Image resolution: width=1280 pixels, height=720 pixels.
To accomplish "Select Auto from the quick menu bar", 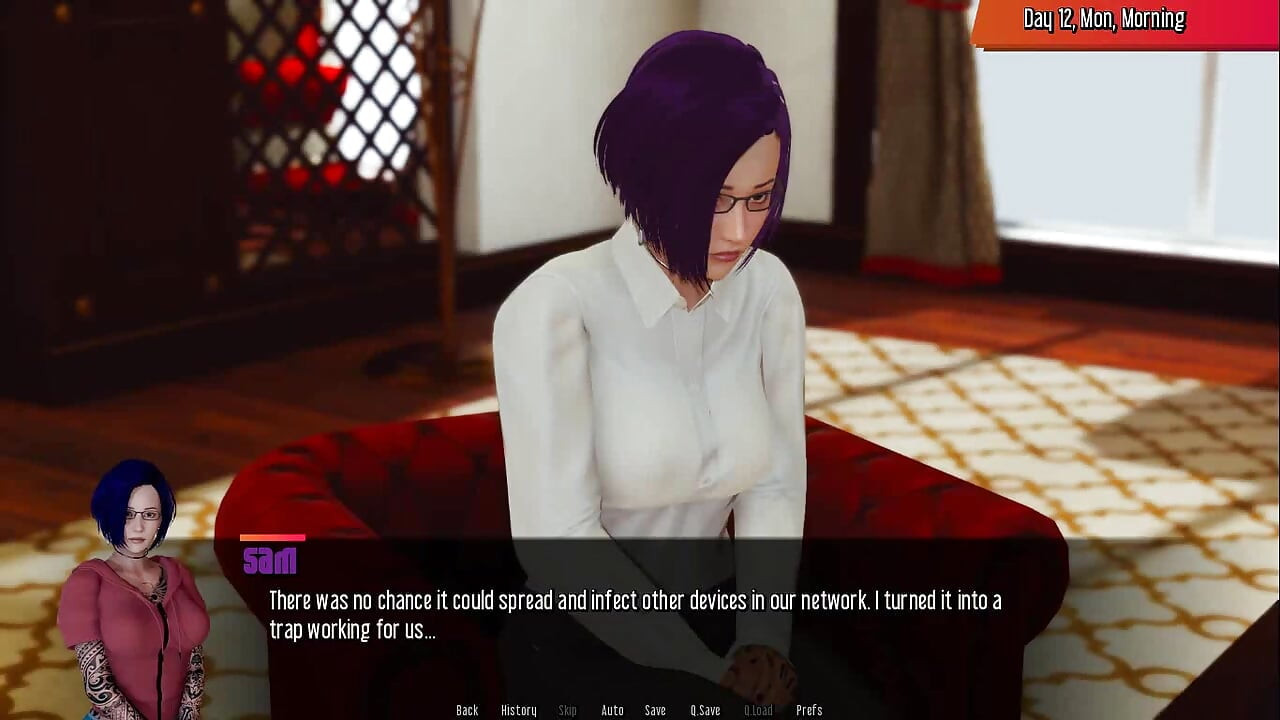I will click(611, 709).
